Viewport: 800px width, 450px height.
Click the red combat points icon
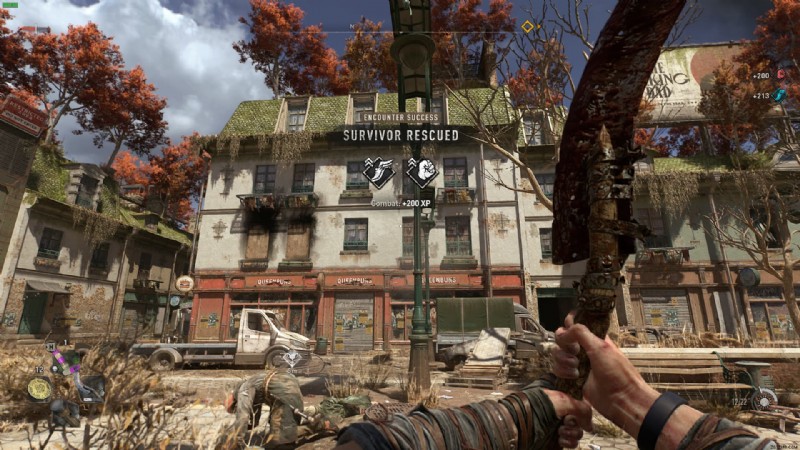tap(781, 75)
